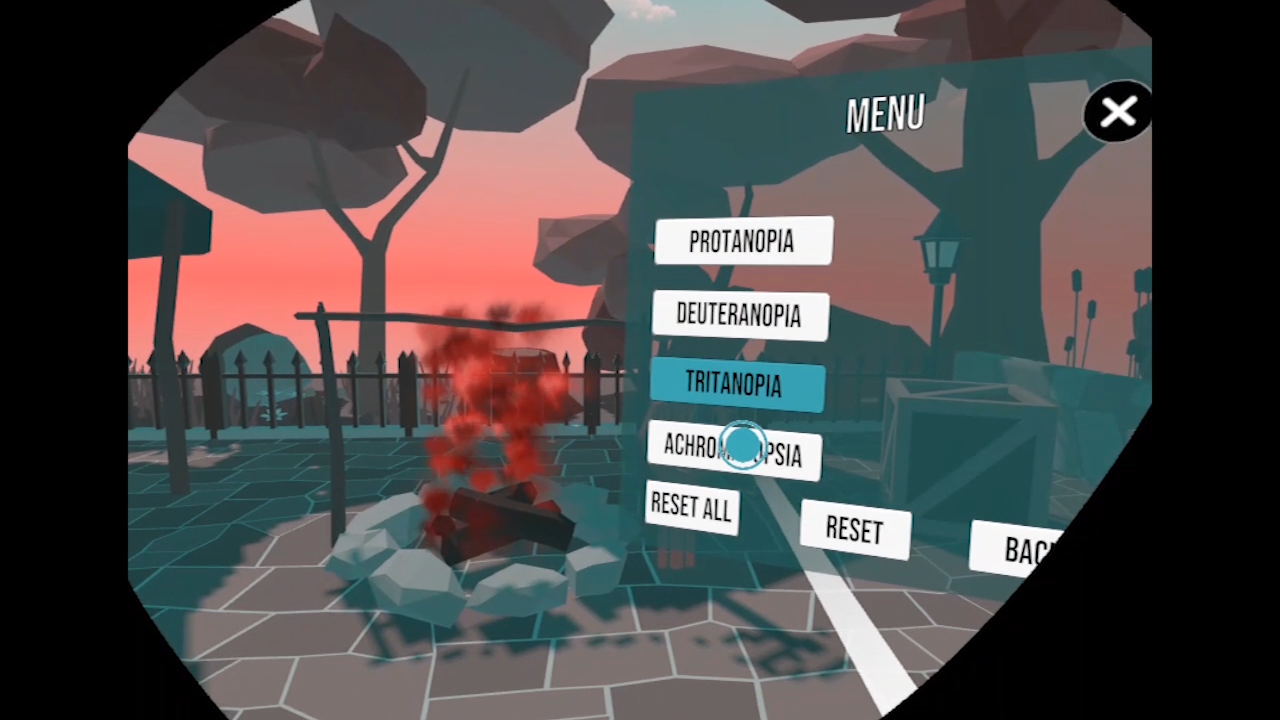This screenshot has height=720, width=1280.
Task: Choose the second option, Deuteranopia
Action: (x=740, y=314)
